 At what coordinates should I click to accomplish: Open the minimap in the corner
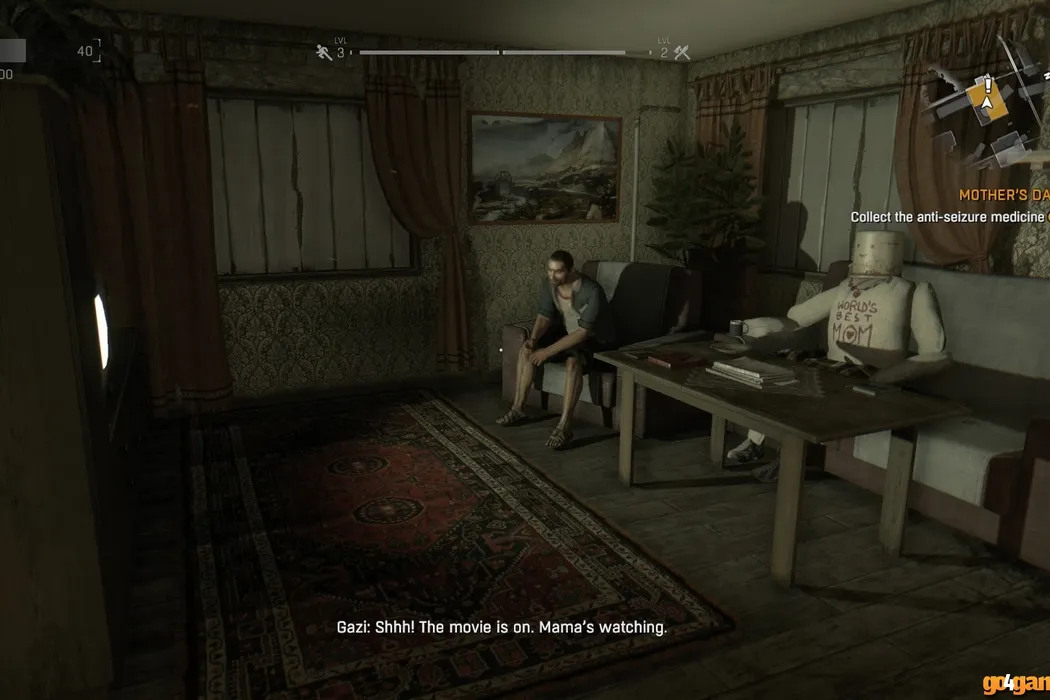pyautogui.click(x=990, y=110)
